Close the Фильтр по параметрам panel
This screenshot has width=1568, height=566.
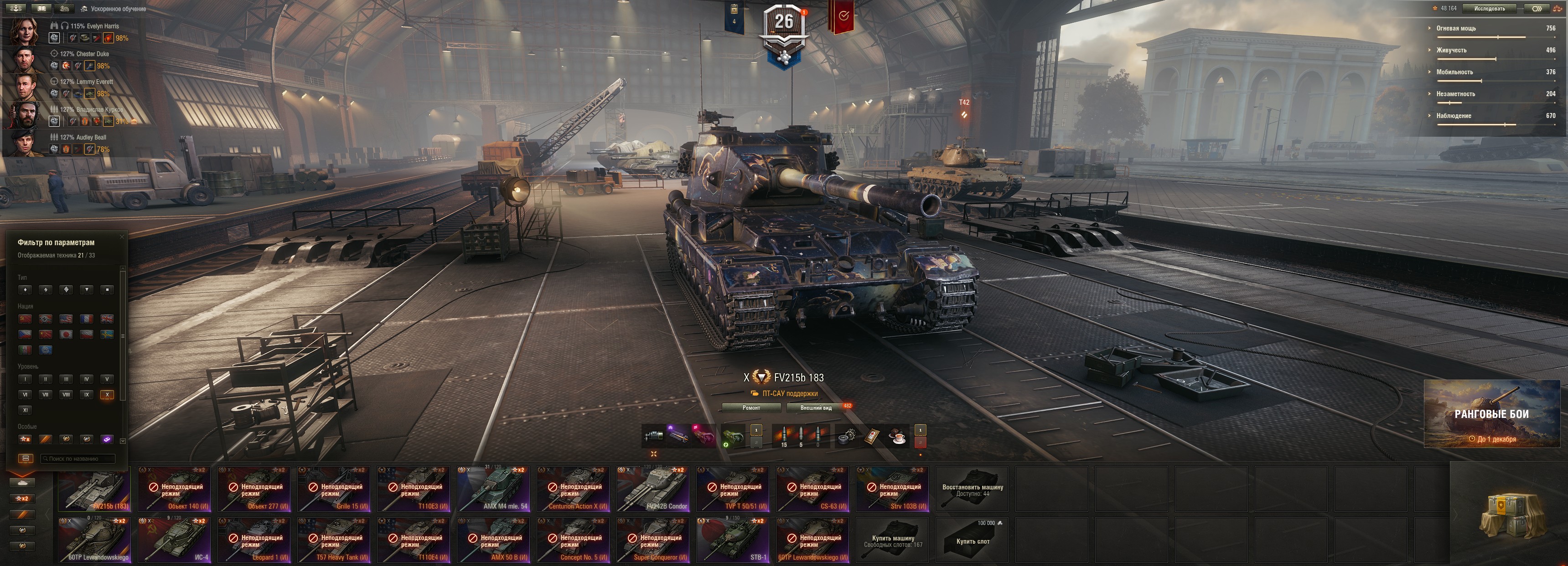tap(122, 237)
